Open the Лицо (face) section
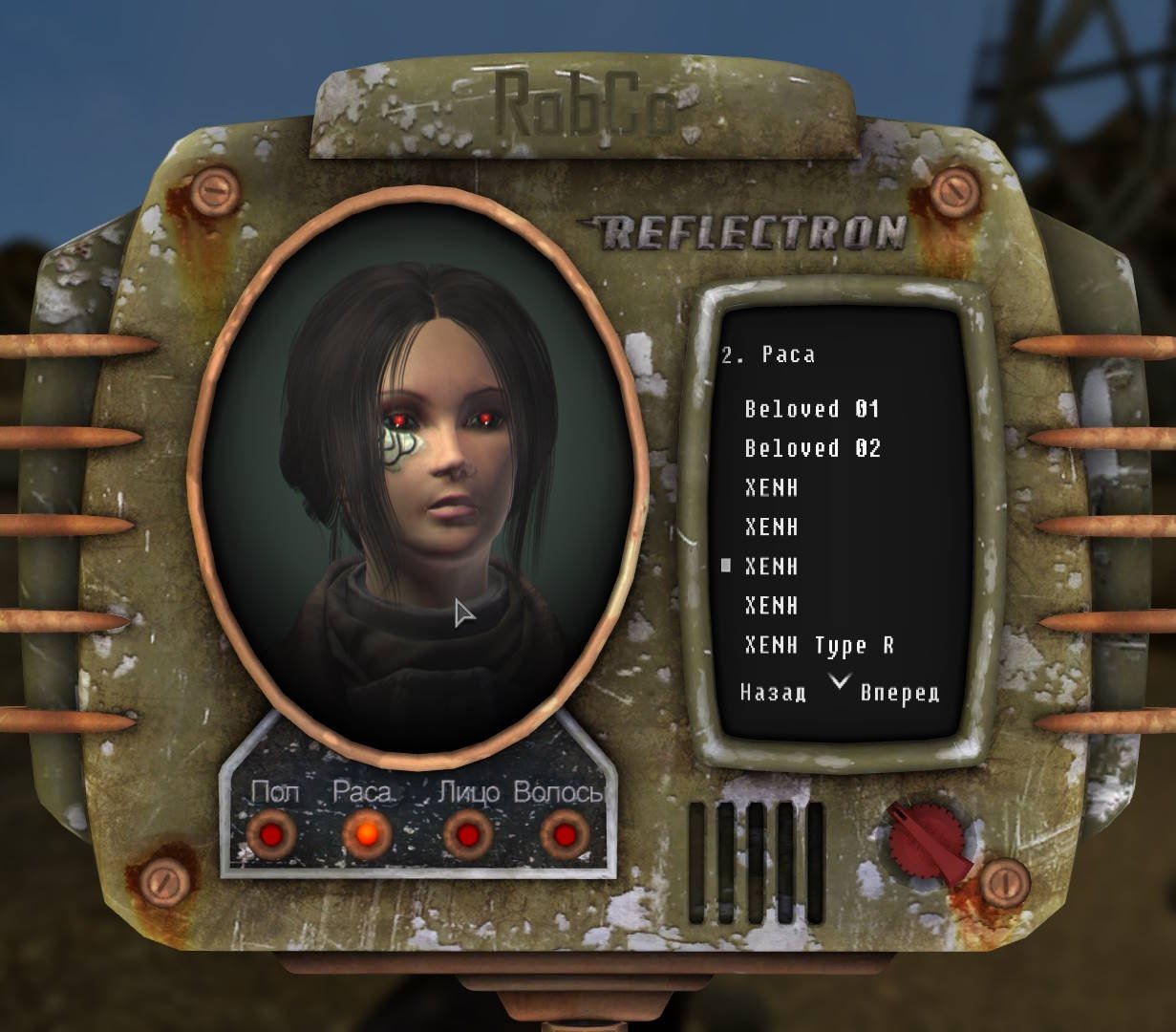 coord(467,833)
